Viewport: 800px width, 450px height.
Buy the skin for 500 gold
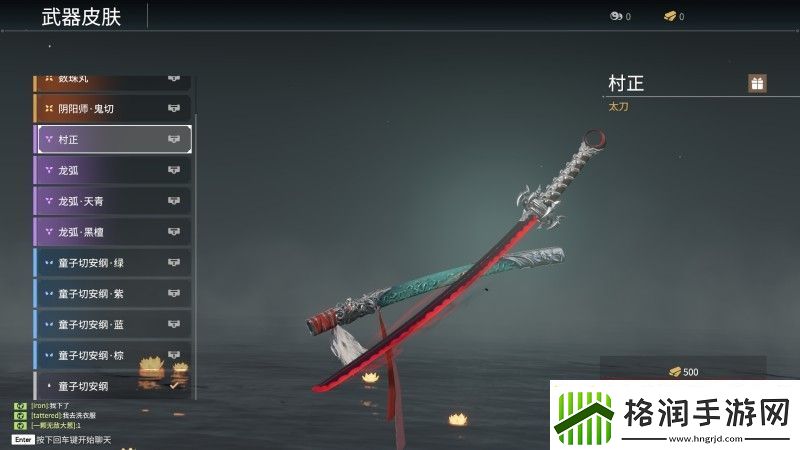(684, 372)
